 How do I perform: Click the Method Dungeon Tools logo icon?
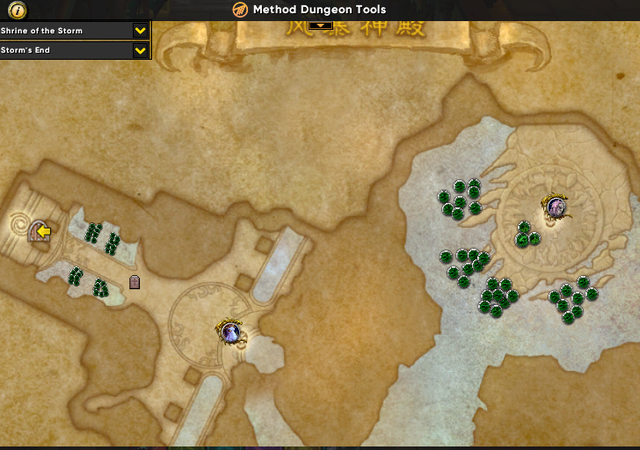(240, 10)
